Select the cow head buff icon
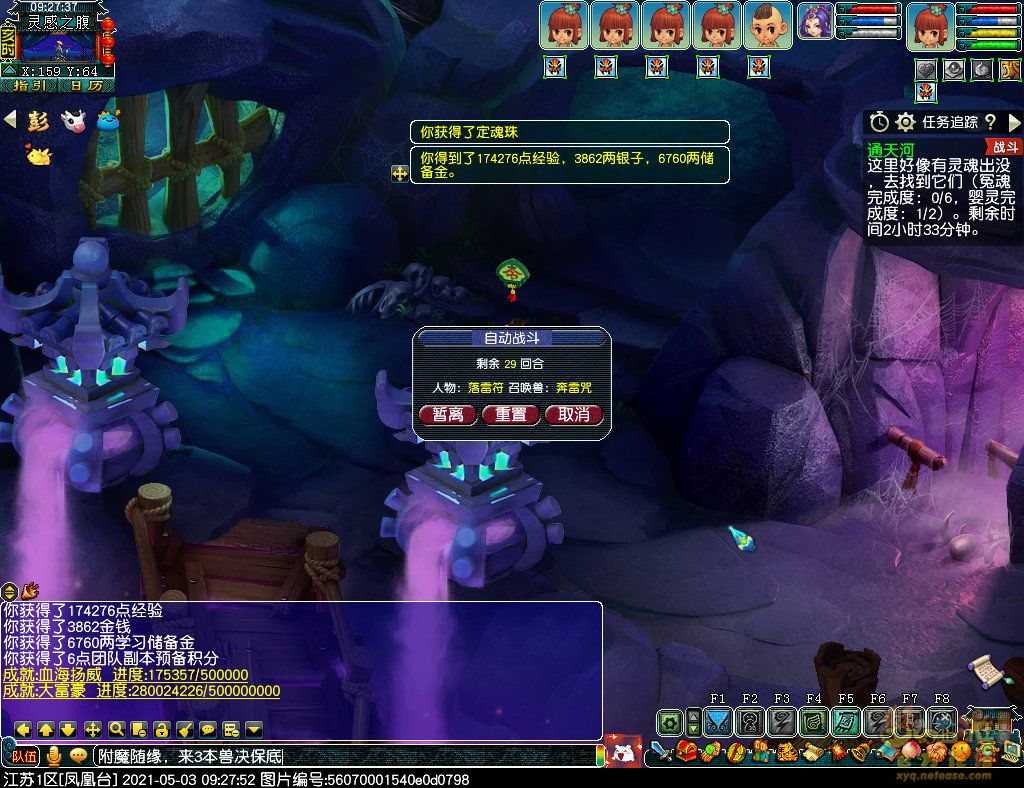The width and height of the screenshot is (1024, 788). pos(73,121)
